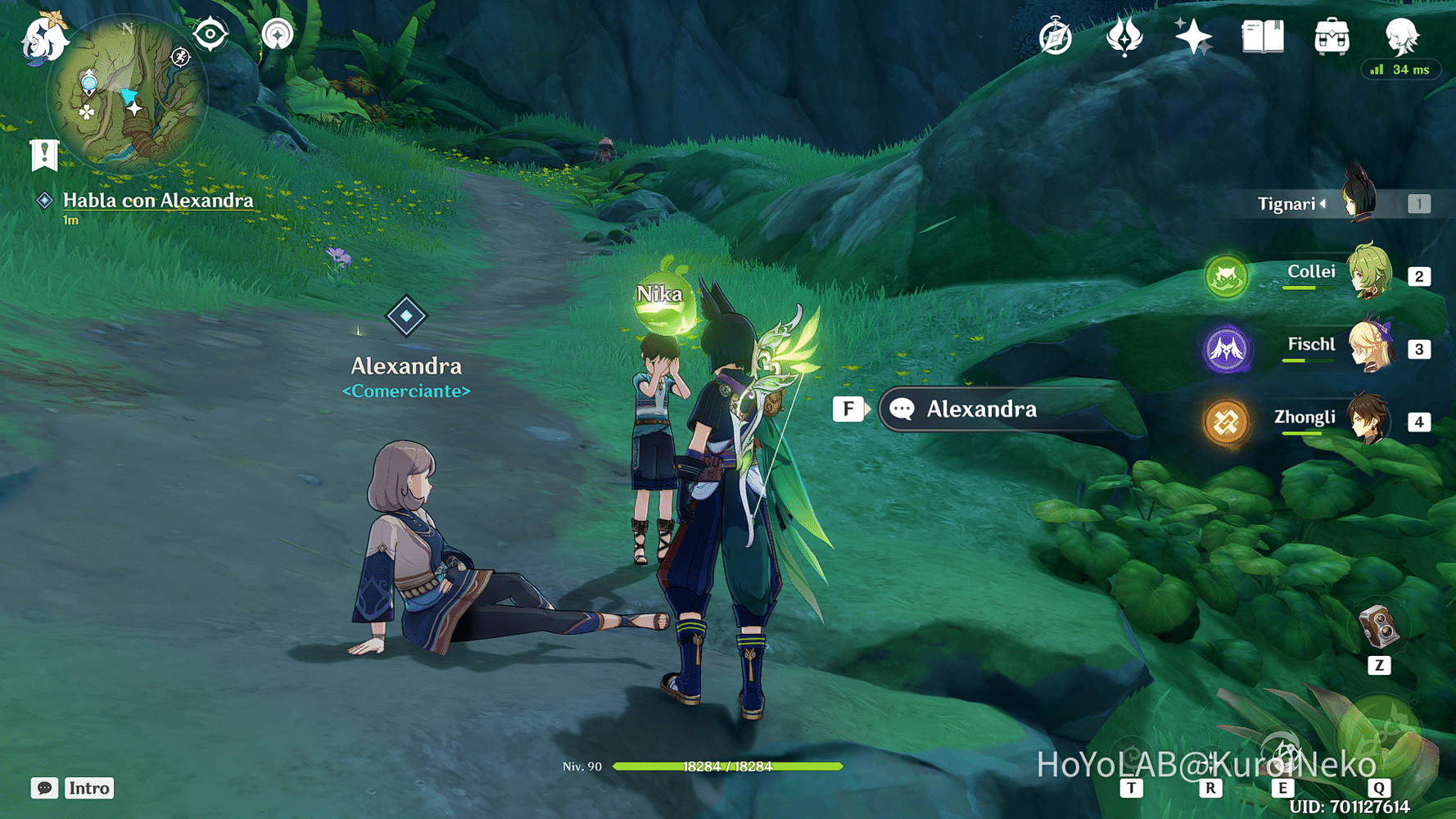
Task: Toggle the elemental sight eye icon
Action: coord(210,34)
